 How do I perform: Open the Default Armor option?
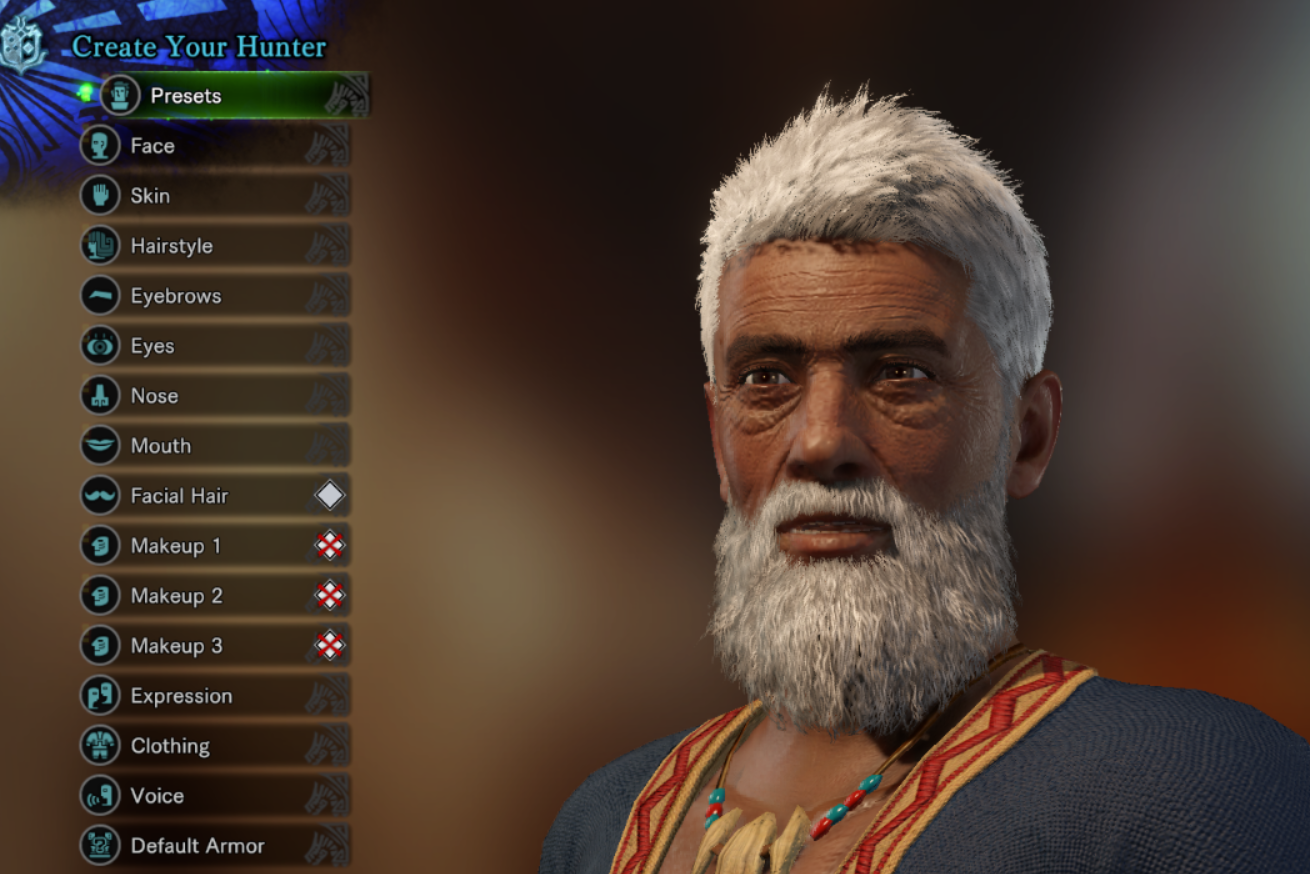198,846
